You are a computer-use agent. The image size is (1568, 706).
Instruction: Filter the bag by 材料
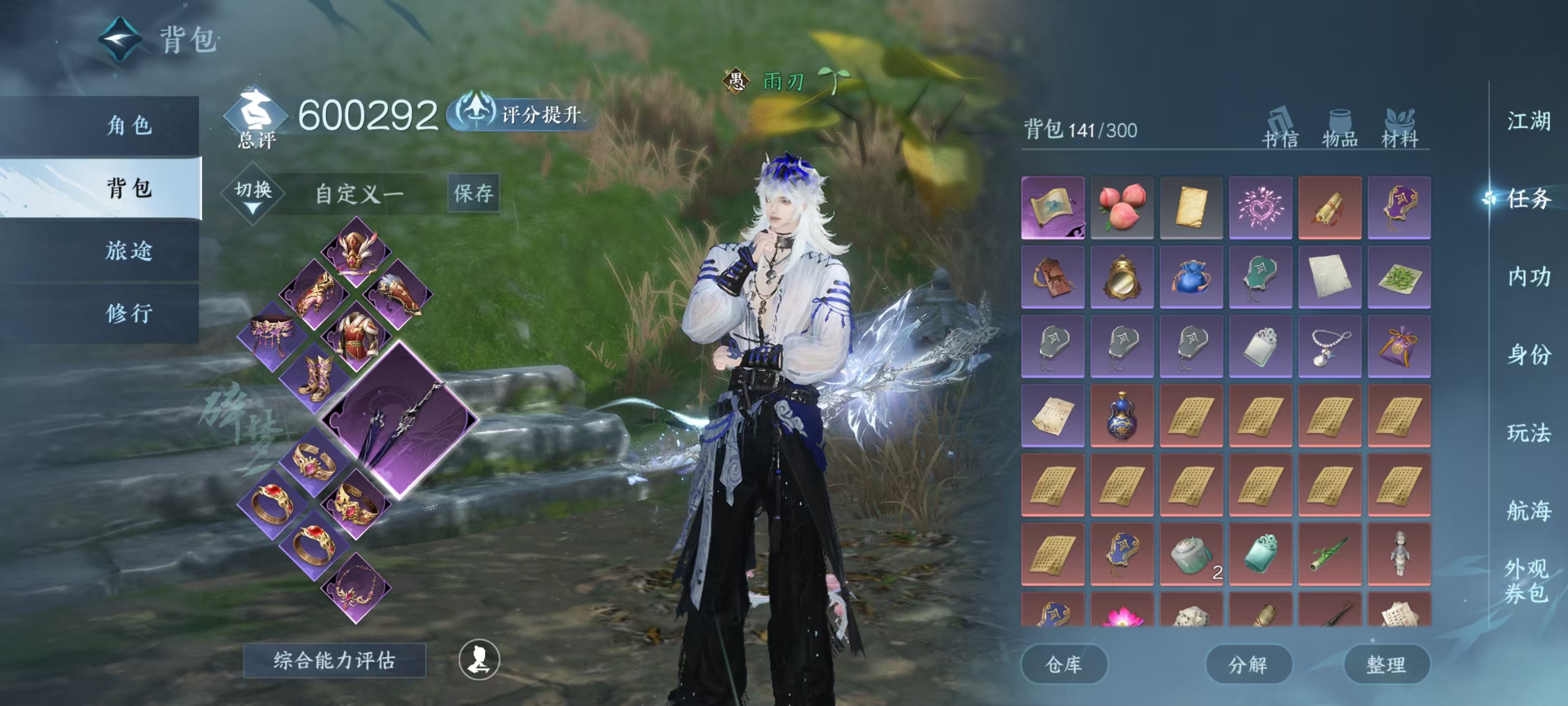[1399, 129]
